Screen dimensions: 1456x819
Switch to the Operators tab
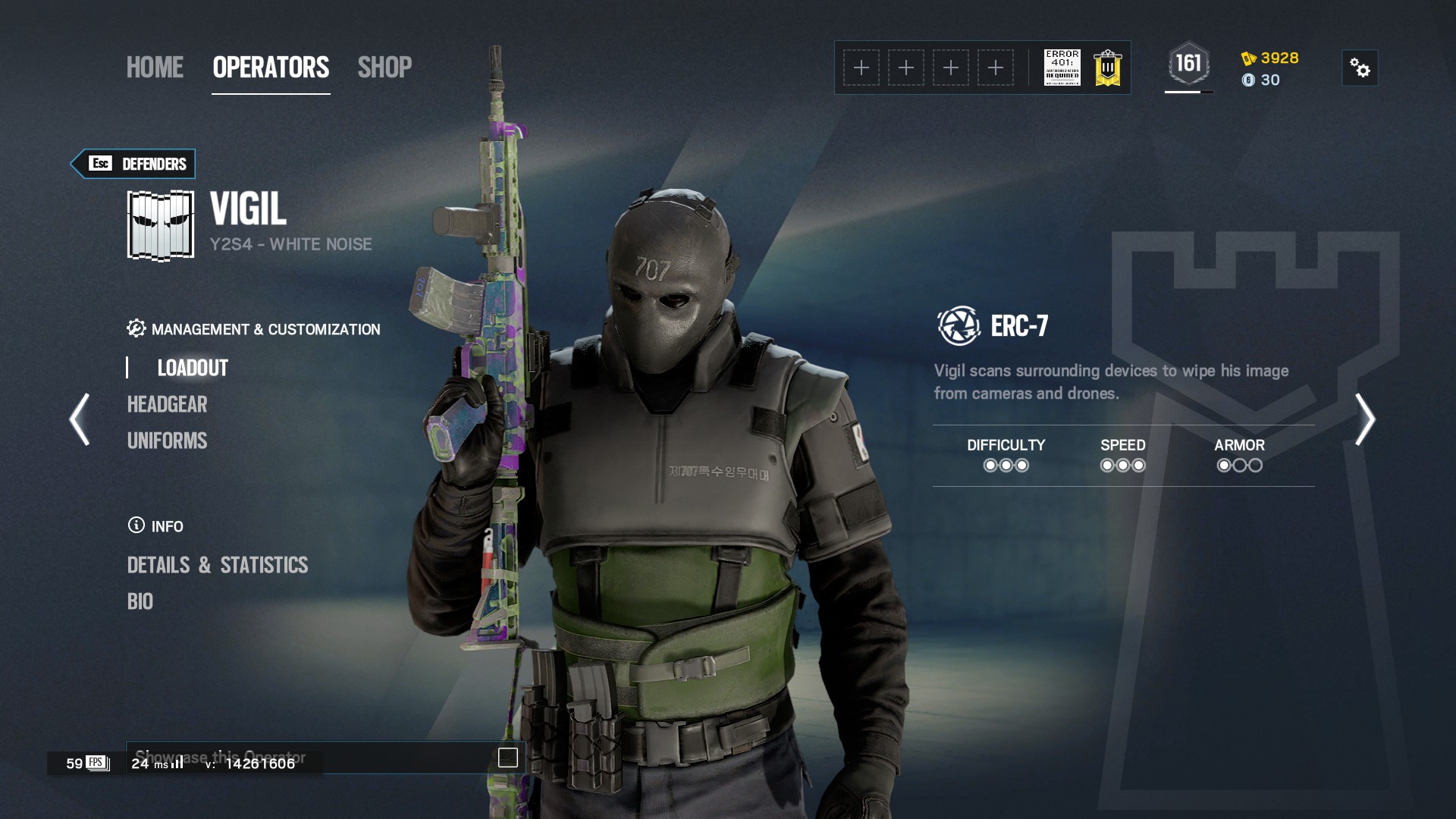(271, 67)
